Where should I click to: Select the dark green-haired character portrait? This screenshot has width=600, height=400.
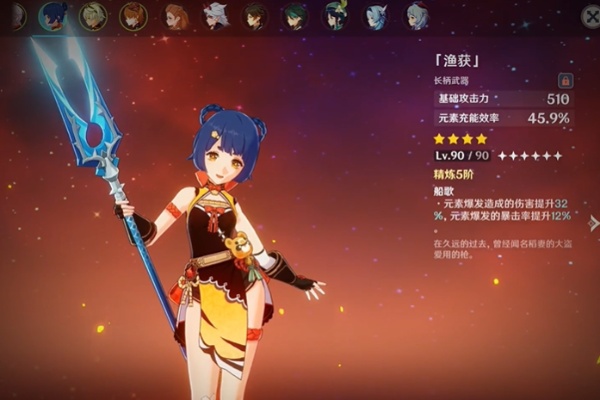(x=295, y=16)
